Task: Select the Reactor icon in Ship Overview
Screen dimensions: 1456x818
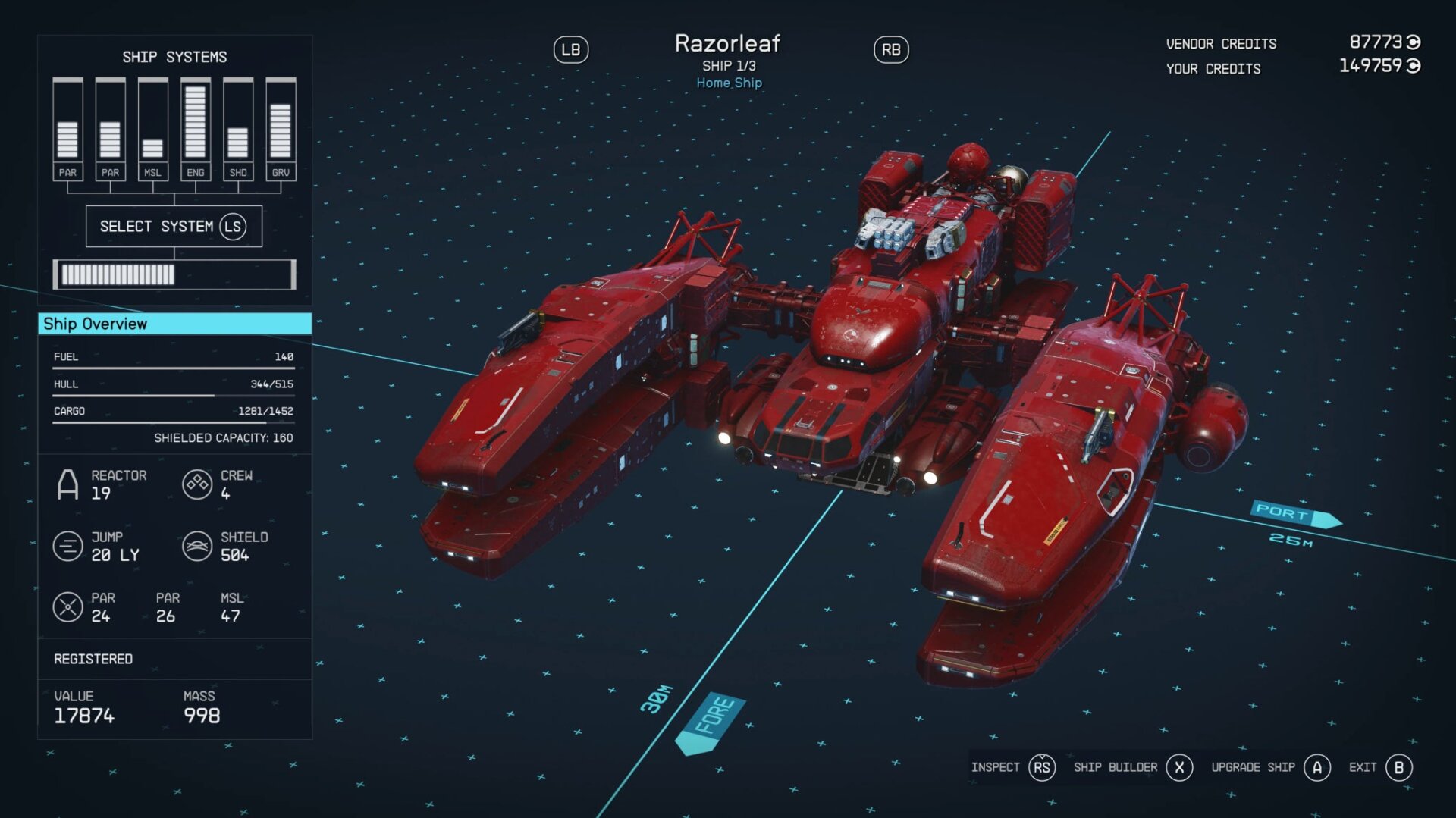Action: (67, 484)
